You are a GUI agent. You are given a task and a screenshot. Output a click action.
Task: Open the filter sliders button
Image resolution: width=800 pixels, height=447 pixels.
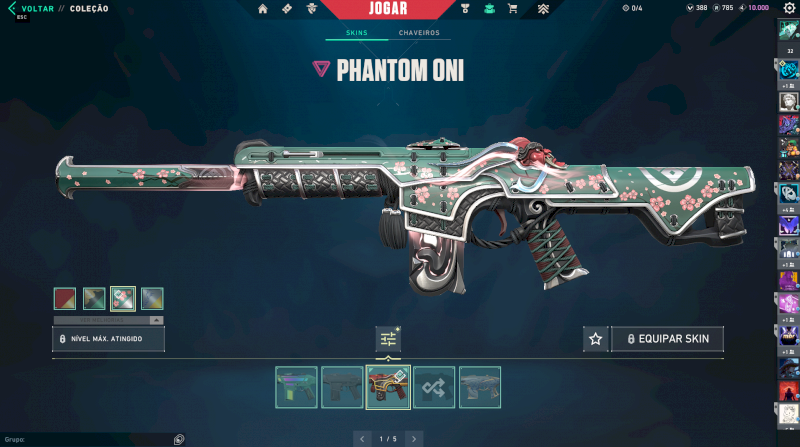tap(388, 339)
